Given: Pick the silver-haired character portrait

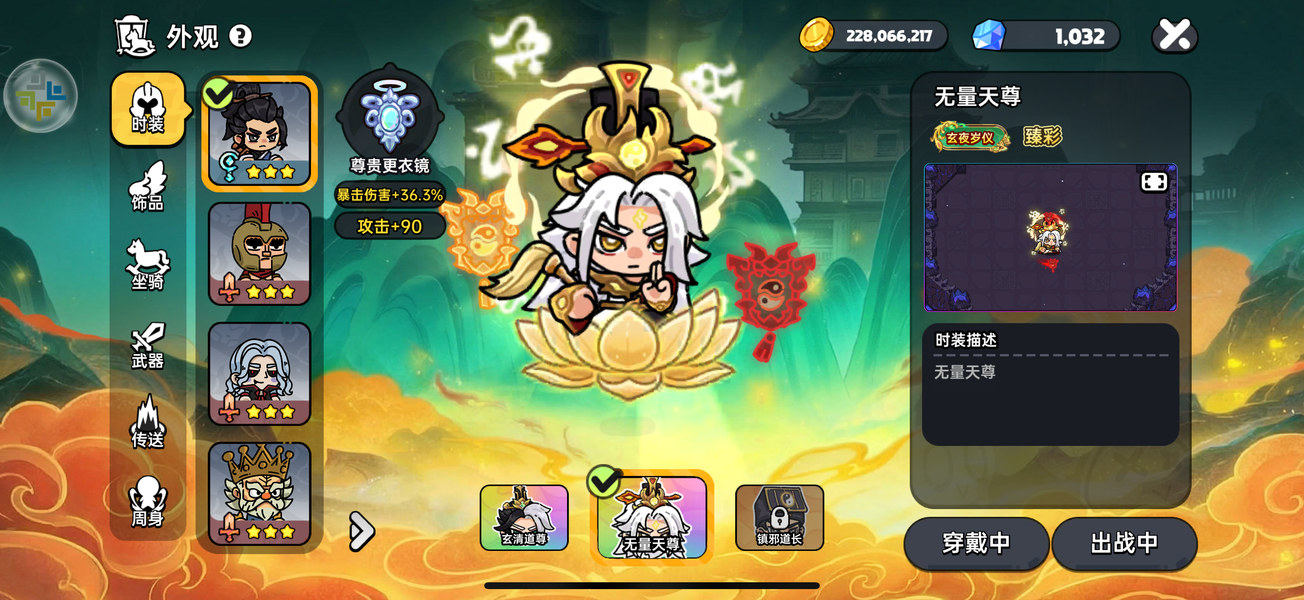Looking at the screenshot, I should coord(260,374).
